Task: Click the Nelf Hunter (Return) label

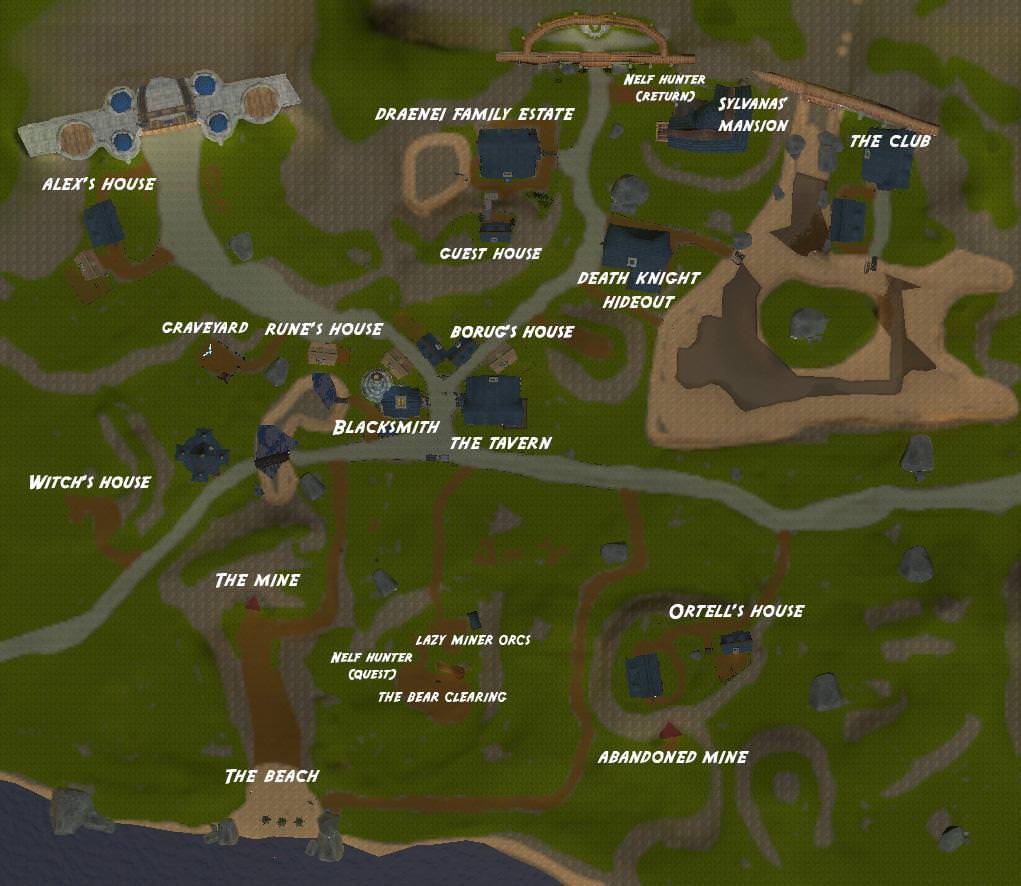Action: pyautogui.click(x=664, y=88)
